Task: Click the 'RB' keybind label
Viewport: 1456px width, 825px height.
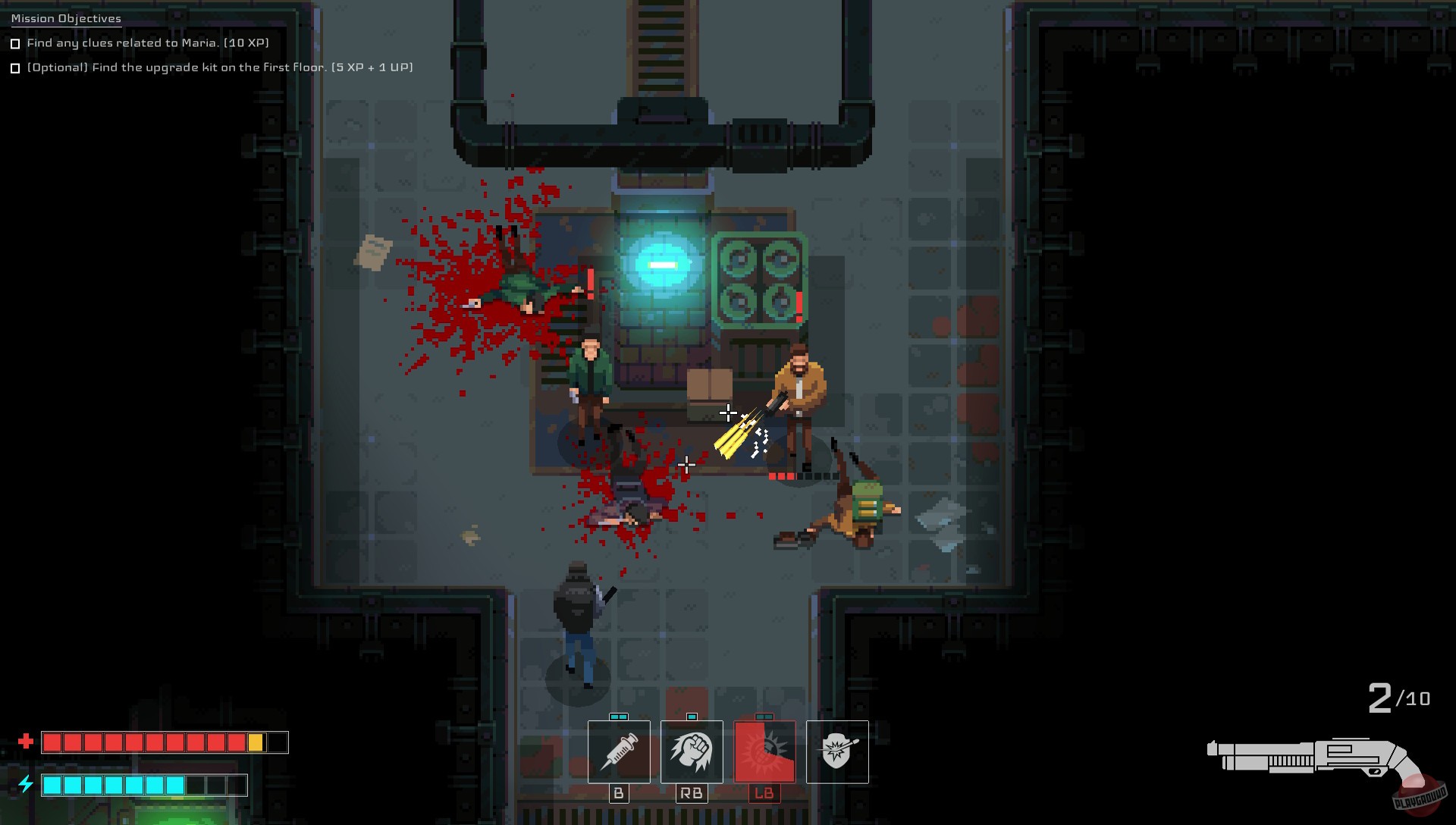Action: [692, 793]
